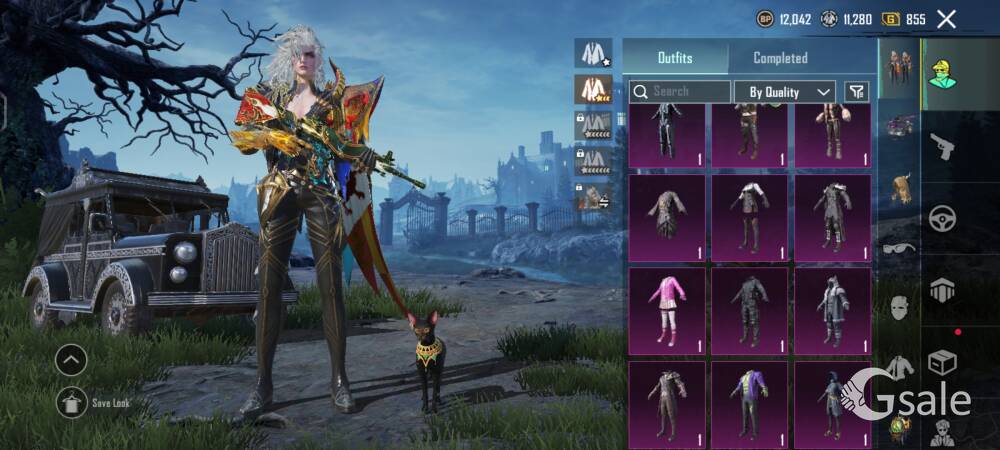Image resolution: width=1000 pixels, height=450 pixels.
Task: Click the Save Look hanger button
Action: click(x=71, y=402)
